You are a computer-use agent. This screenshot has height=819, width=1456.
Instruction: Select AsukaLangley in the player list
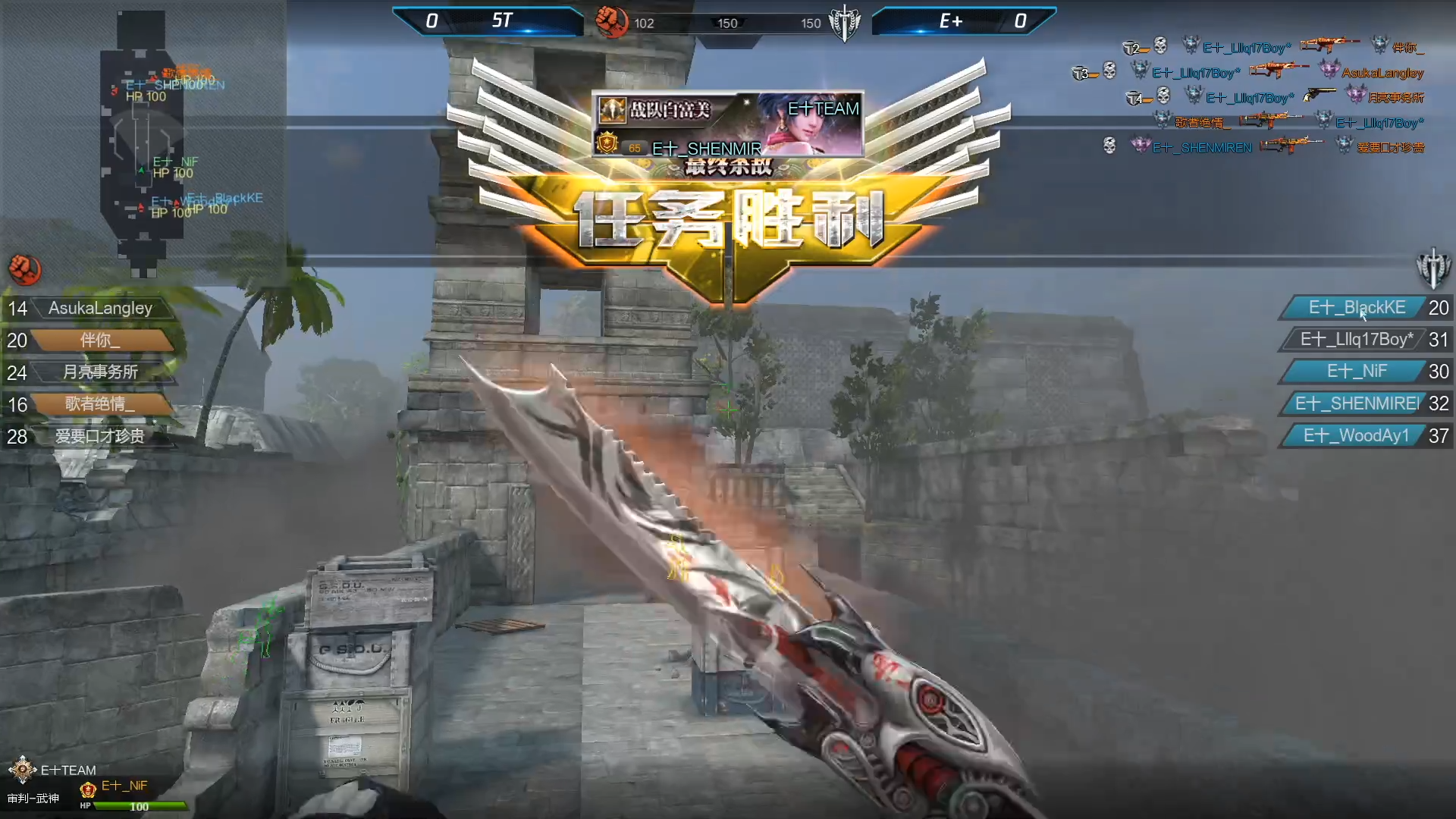[100, 309]
